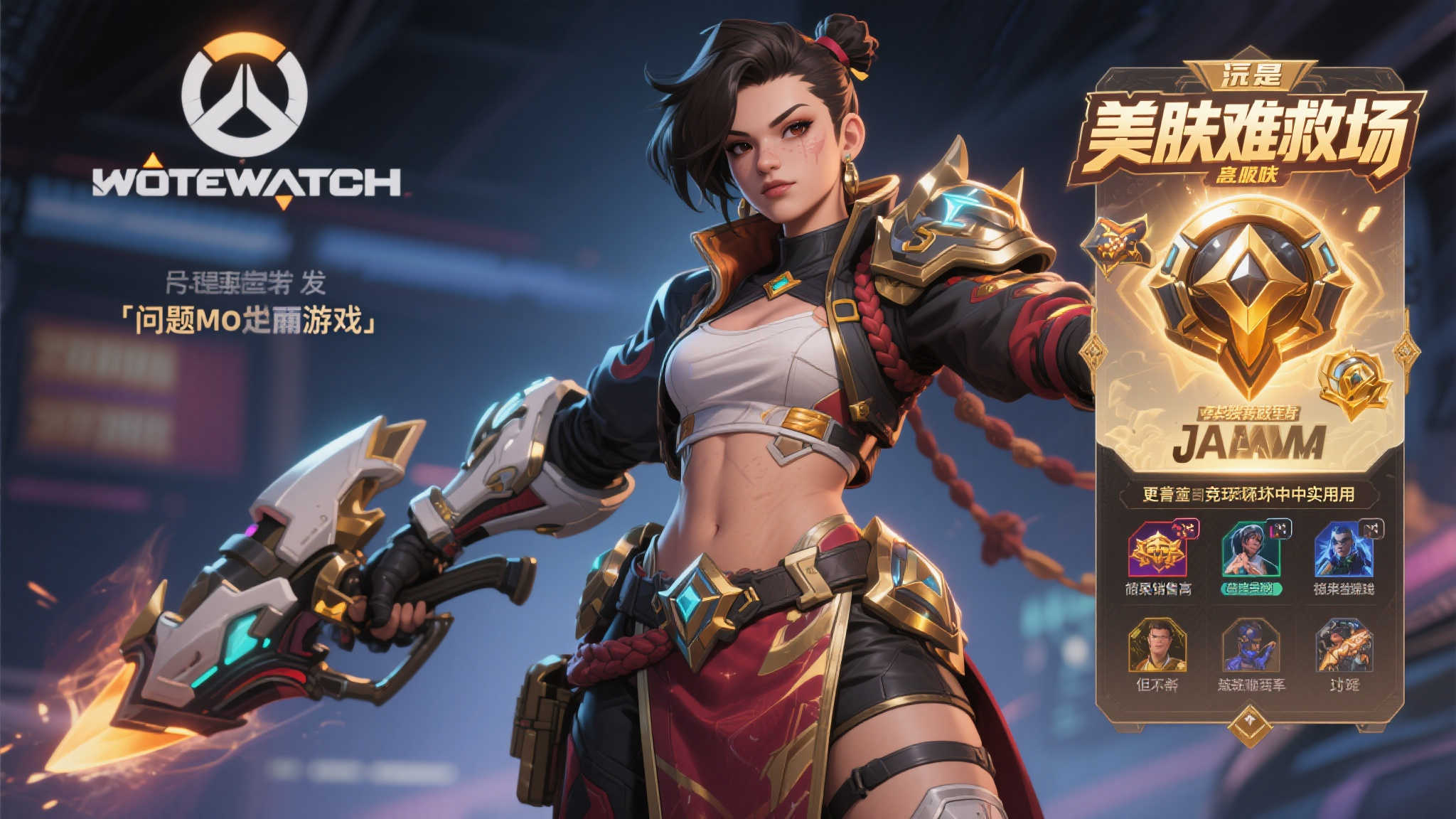Click the green highlighted label under portrait
The width and height of the screenshot is (1456, 819).
pyautogui.click(x=1251, y=589)
